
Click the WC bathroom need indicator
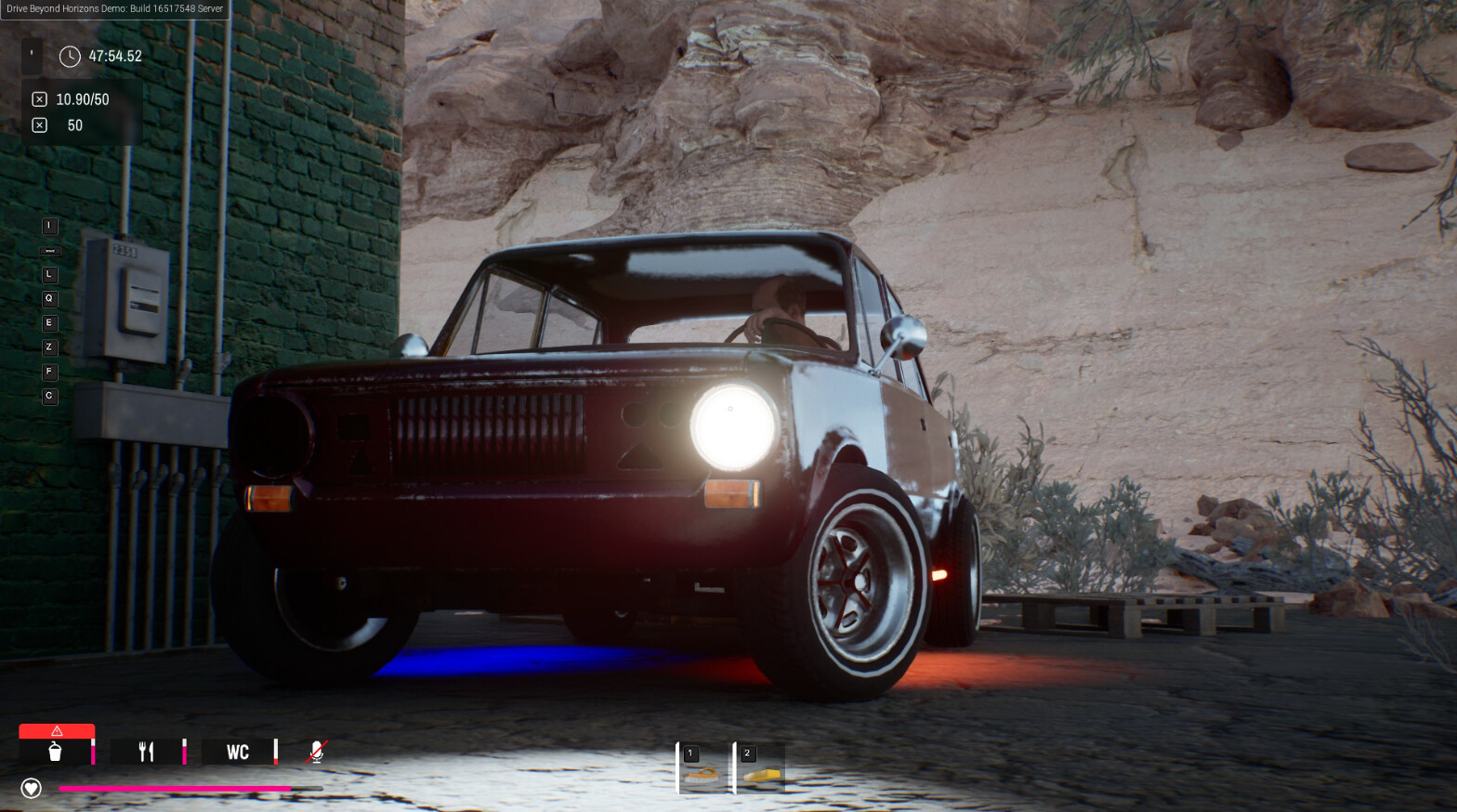[239, 753]
